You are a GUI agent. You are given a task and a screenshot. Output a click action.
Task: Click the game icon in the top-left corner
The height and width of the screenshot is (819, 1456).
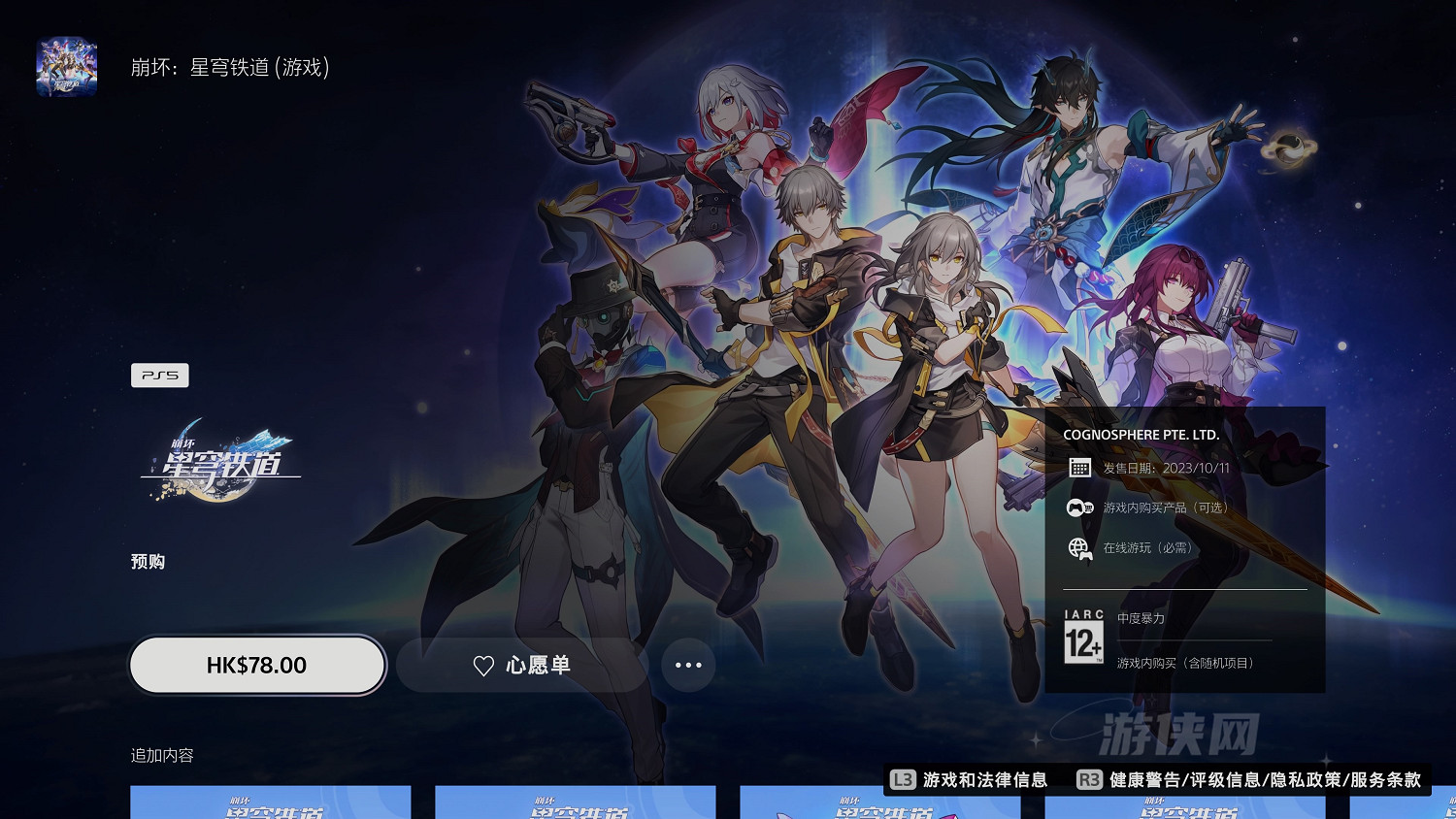(x=66, y=65)
